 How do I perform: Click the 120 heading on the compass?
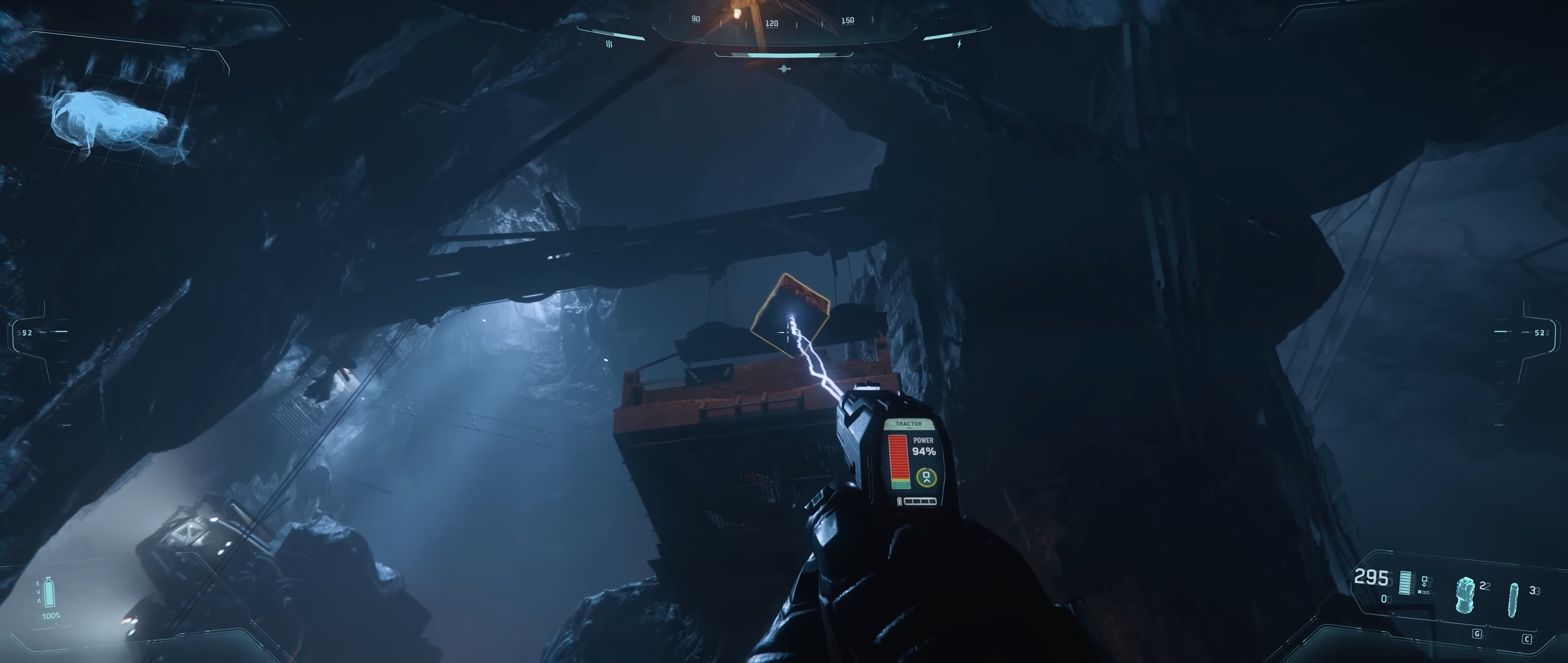coord(772,24)
